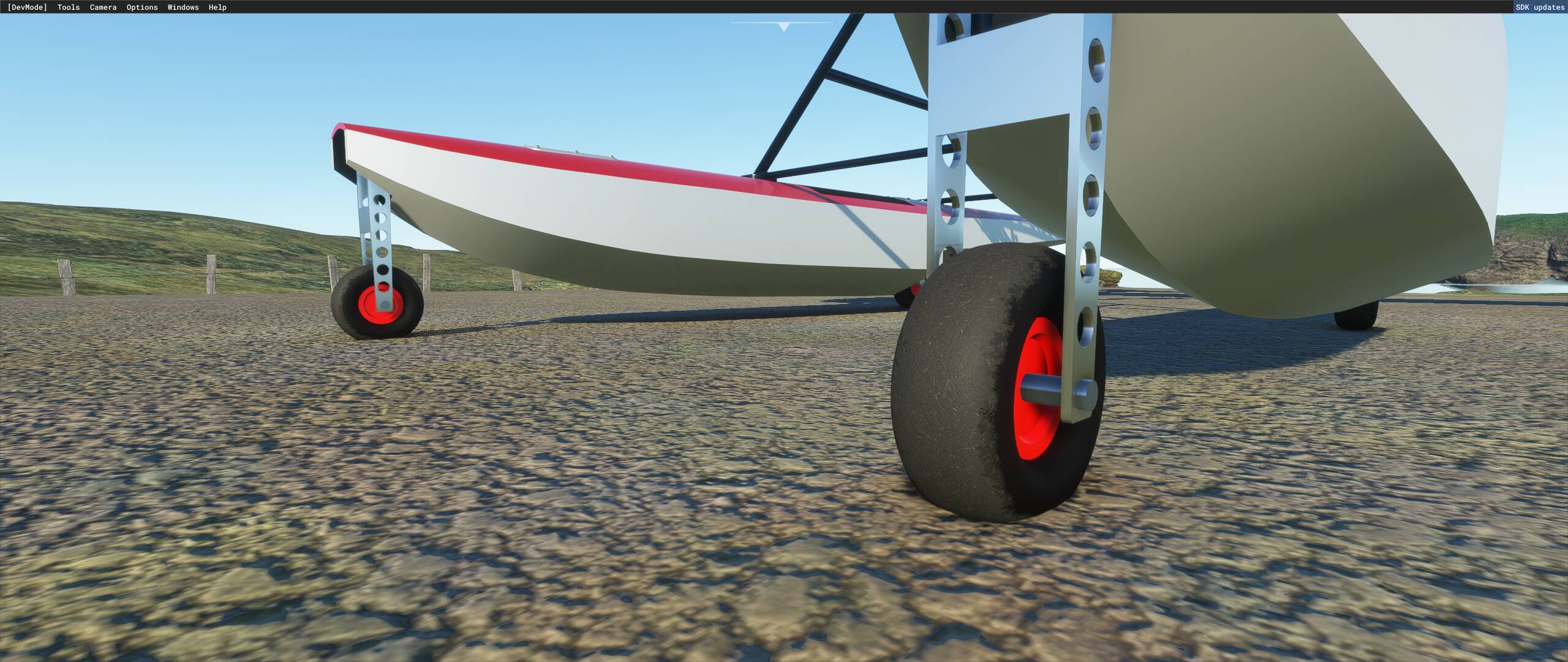Open the Tools menu
The width and height of the screenshot is (1568, 662).
tap(67, 7)
